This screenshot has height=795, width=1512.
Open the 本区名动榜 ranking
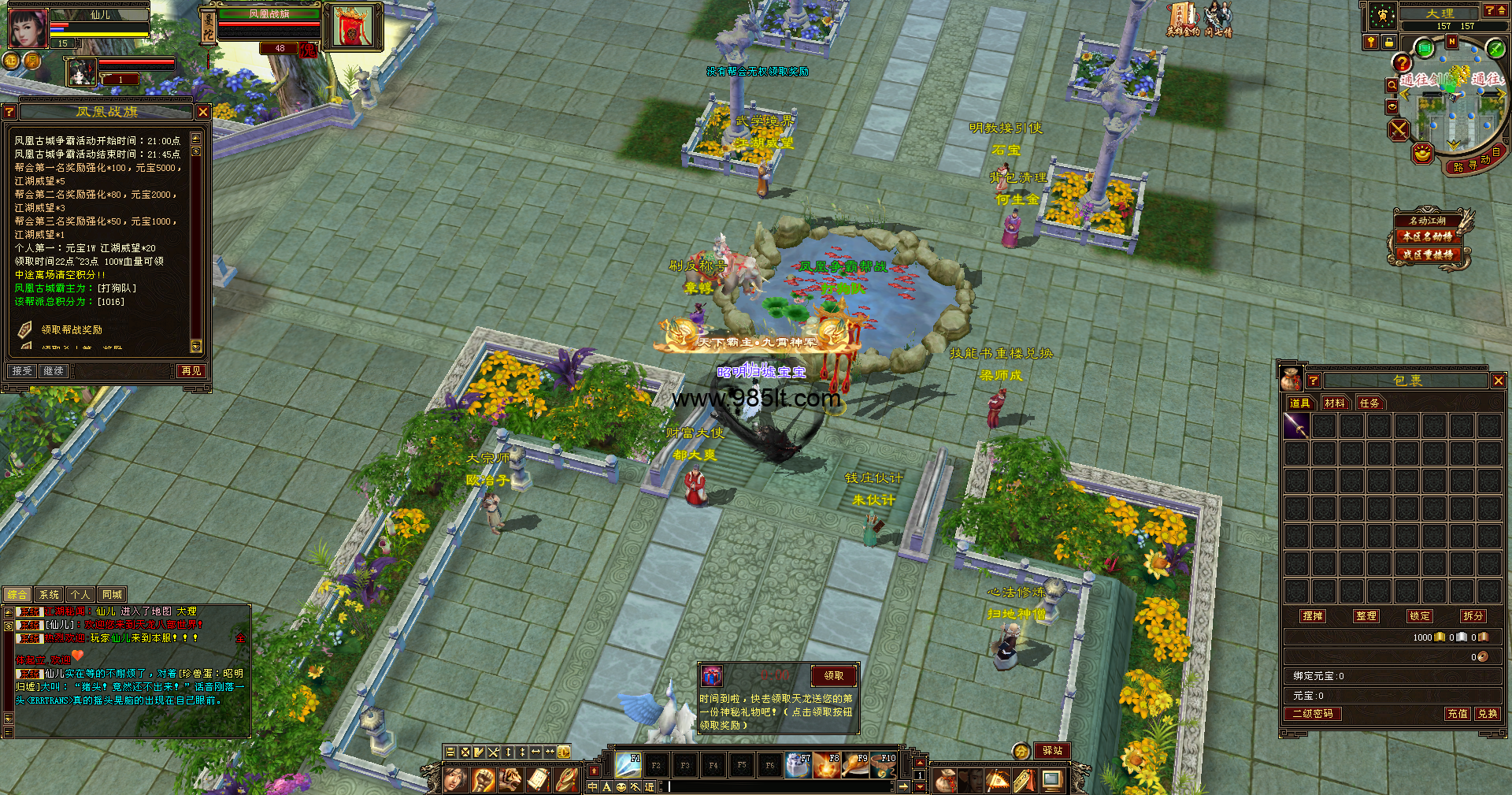[x=1427, y=236]
